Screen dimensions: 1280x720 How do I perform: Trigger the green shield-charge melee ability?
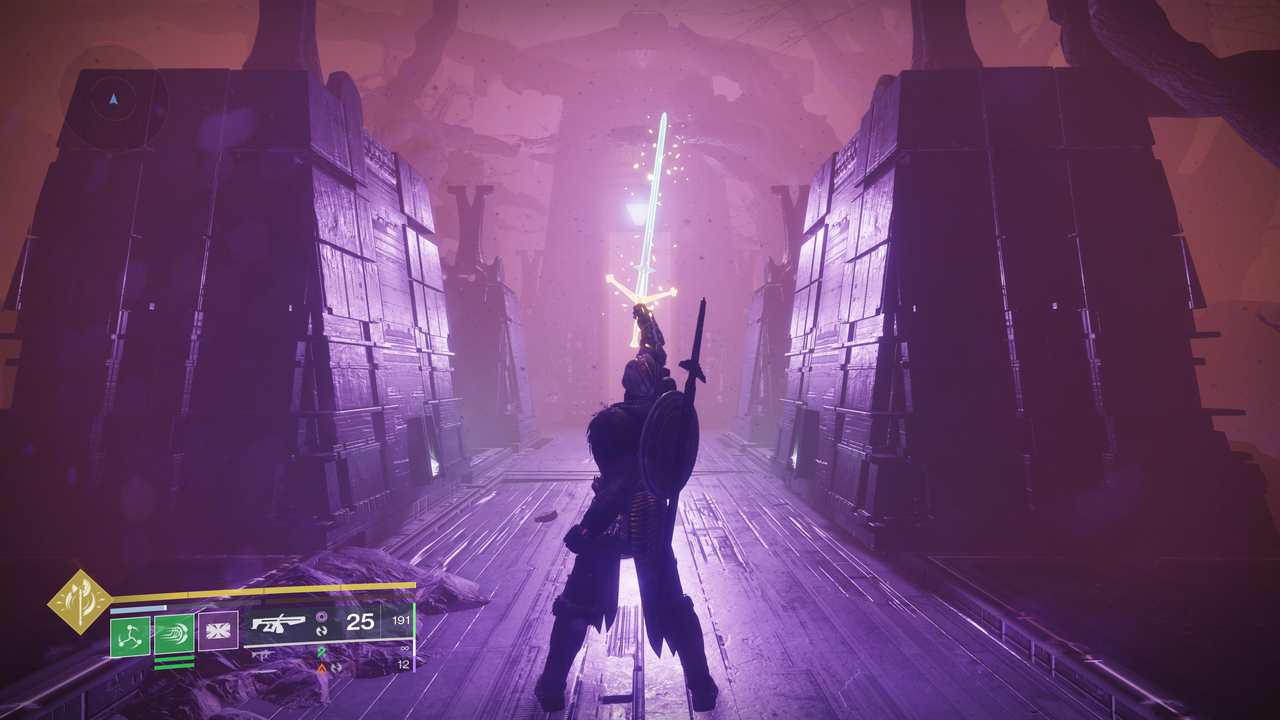pyautogui.click(x=174, y=636)
